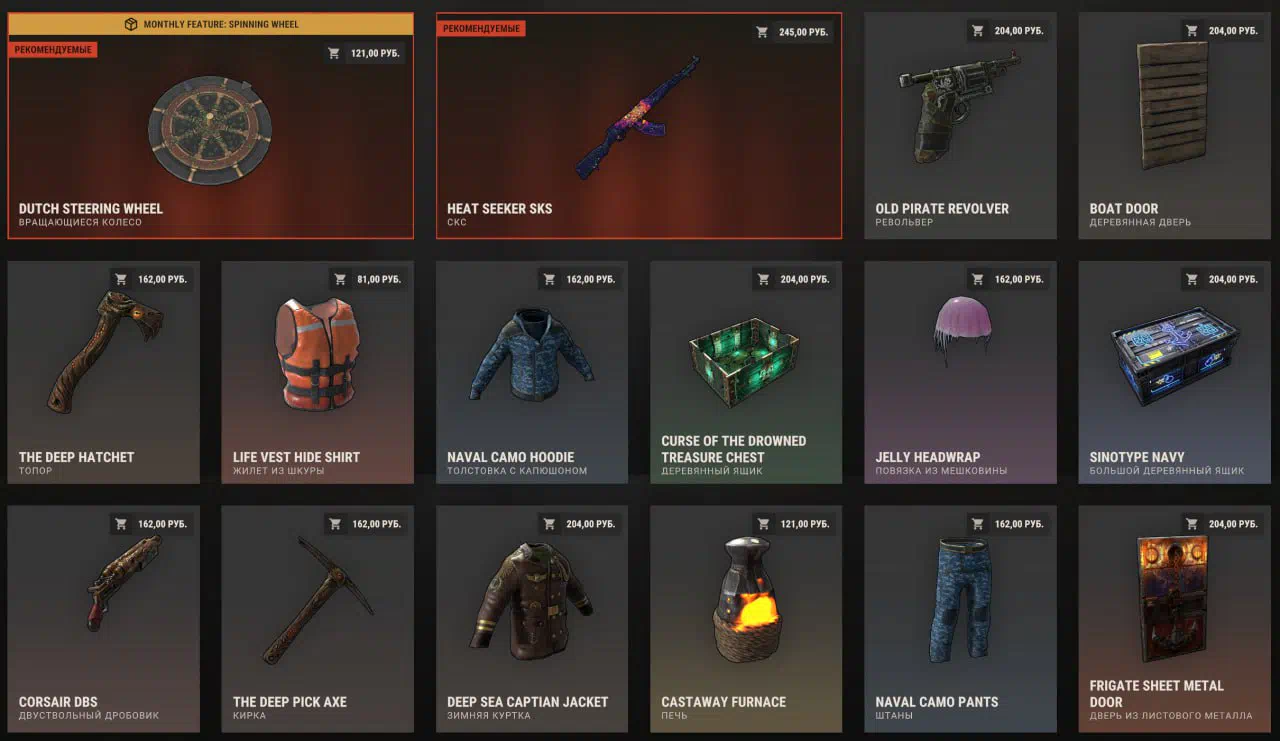Open the Castaway Furnace item
Image resolution: width=1280 pixels, height=741 pixels.
point(745,615)
